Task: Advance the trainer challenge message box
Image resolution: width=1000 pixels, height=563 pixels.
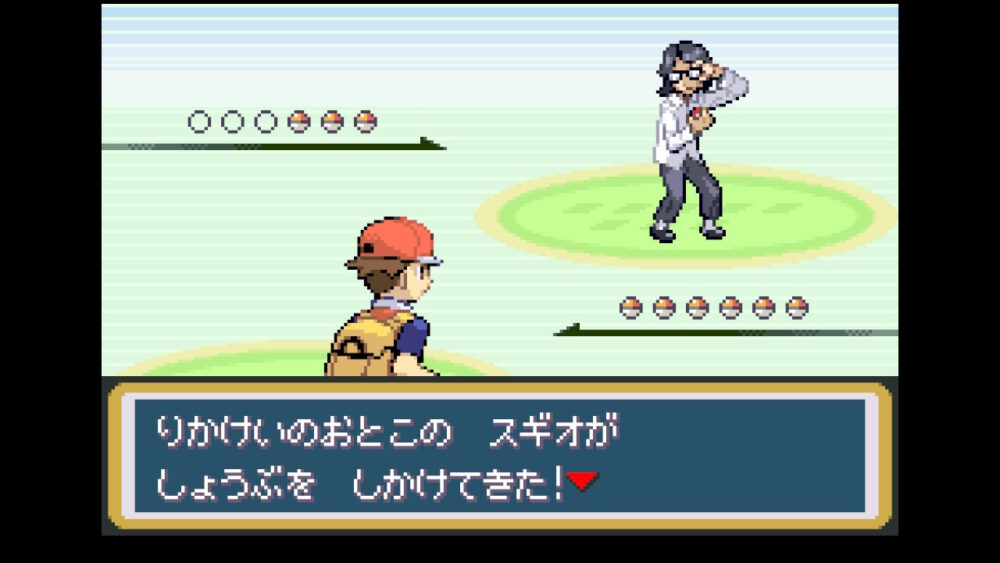Action: (499, 455)
